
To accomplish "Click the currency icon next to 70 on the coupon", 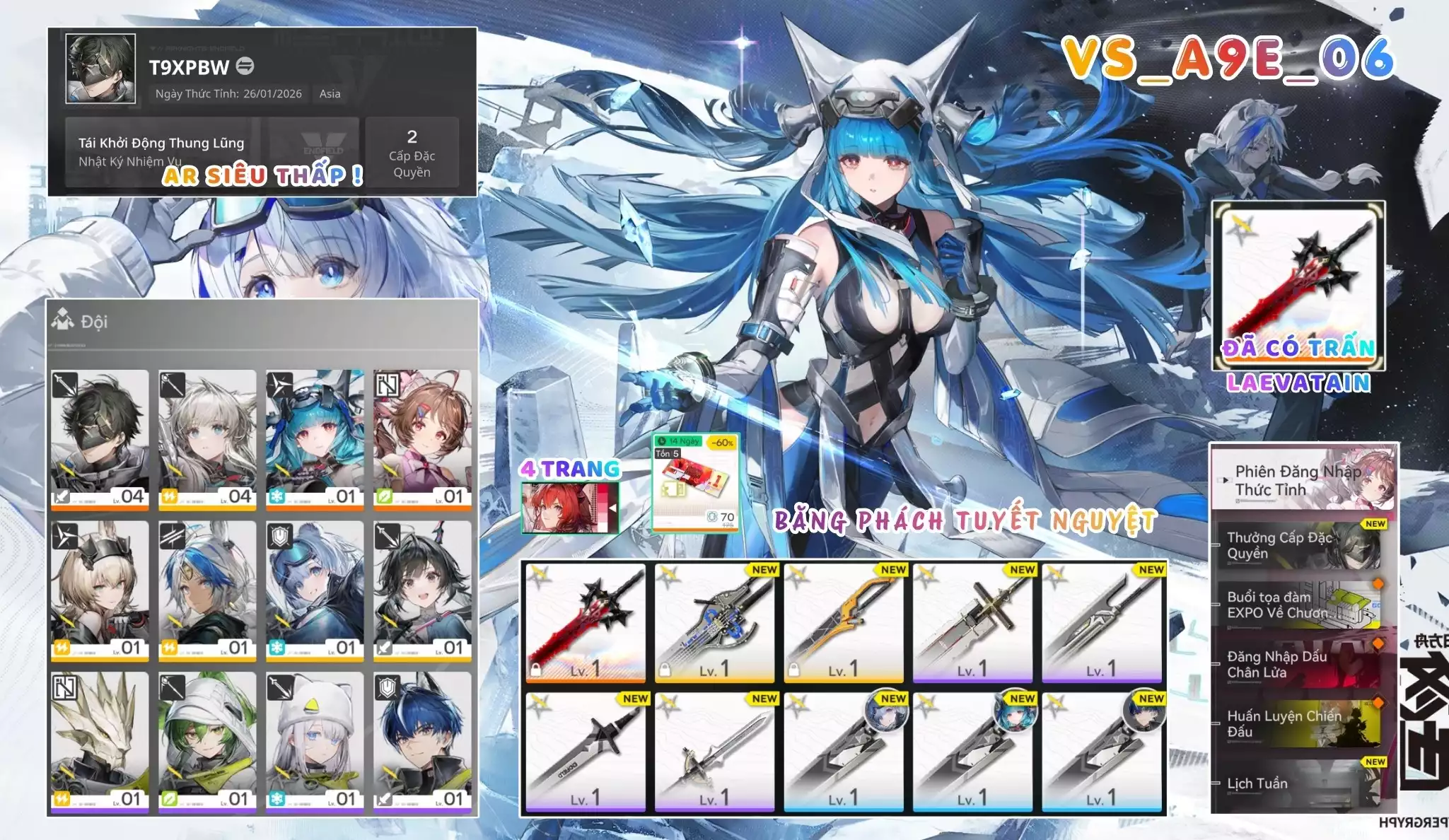I will [x=711, y=518].
